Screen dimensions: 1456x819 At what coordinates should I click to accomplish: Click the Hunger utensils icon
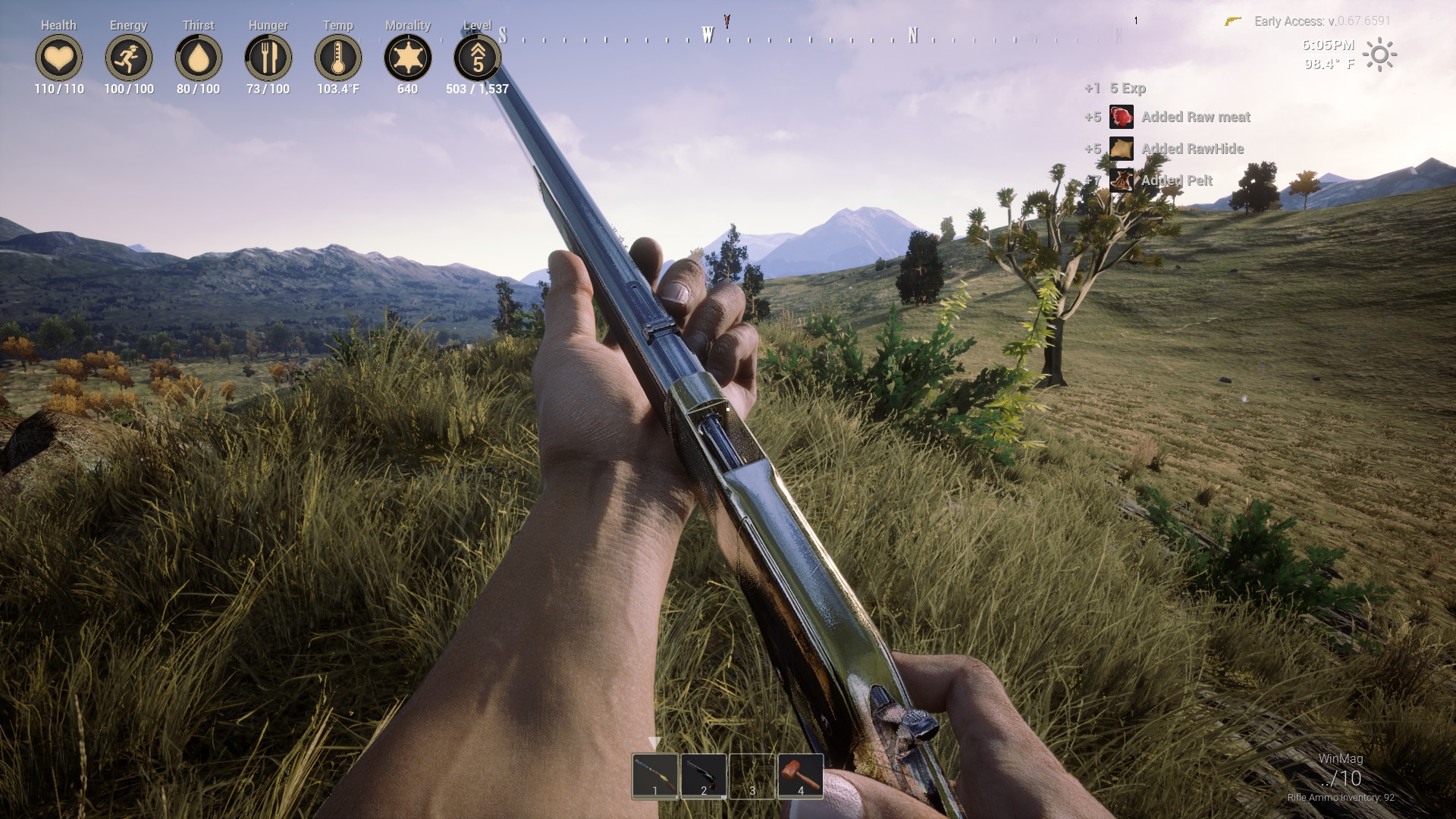[267, 58]
